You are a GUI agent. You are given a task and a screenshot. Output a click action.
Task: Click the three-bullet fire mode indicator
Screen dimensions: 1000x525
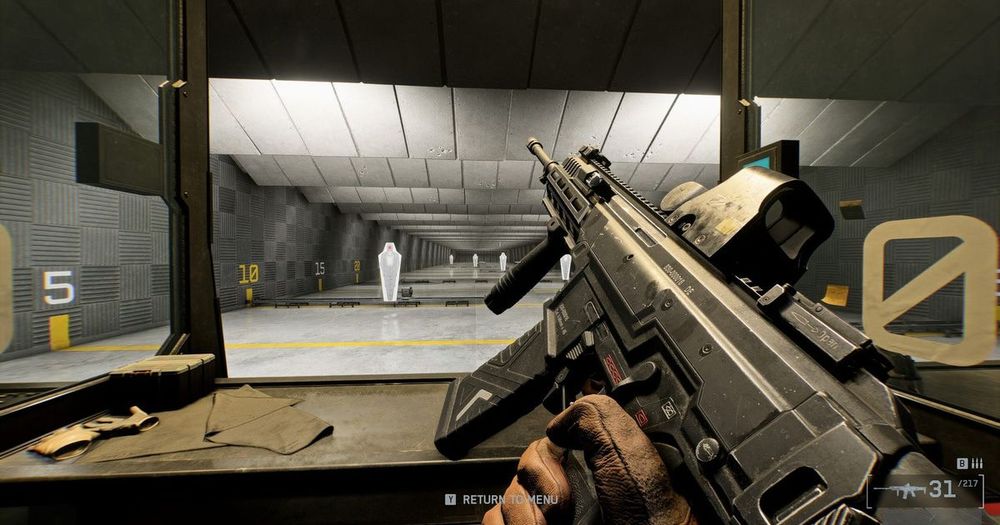[x=977, y=463]
